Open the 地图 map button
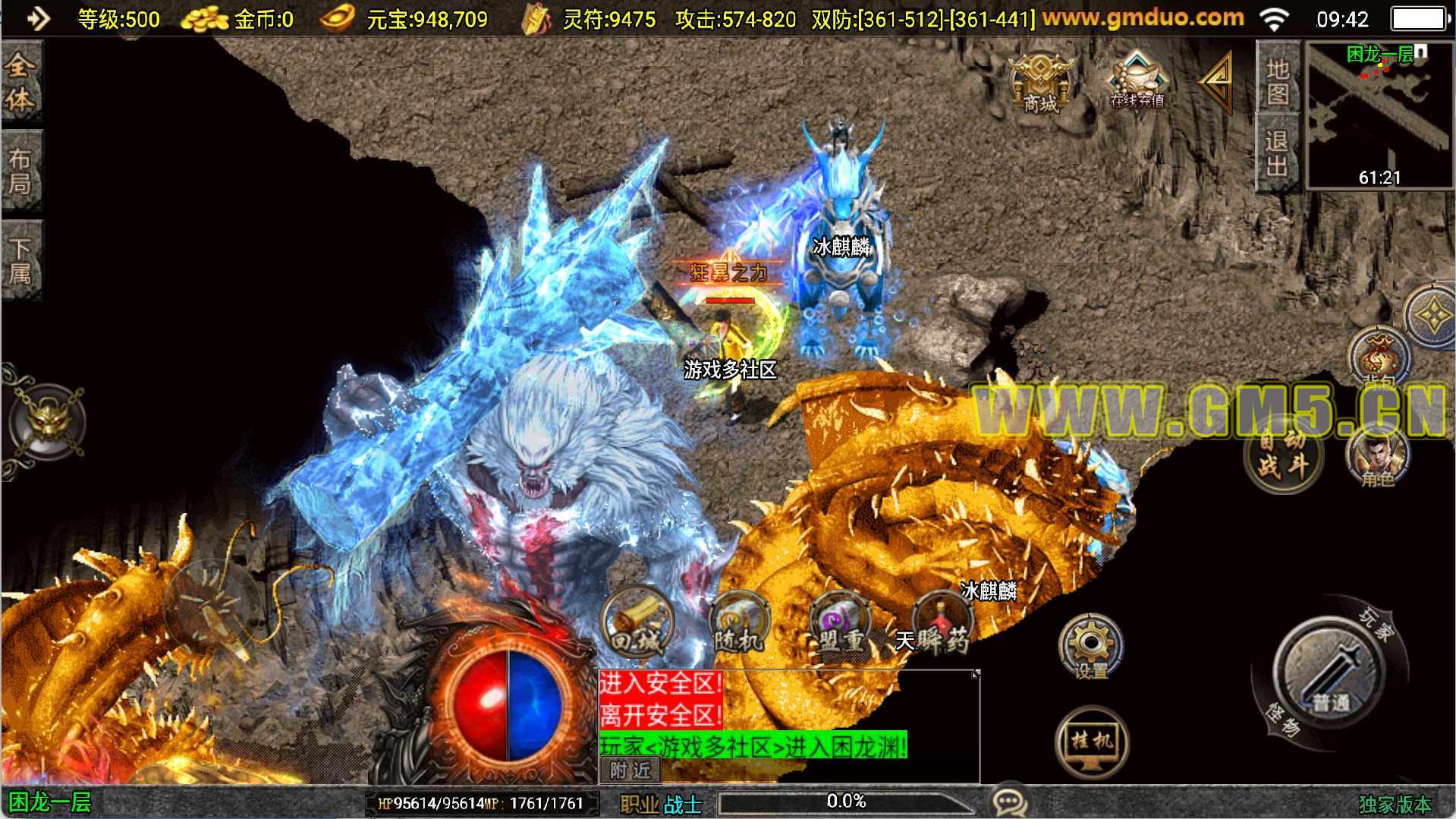Screen dimensions: 1456x819 1278,80
